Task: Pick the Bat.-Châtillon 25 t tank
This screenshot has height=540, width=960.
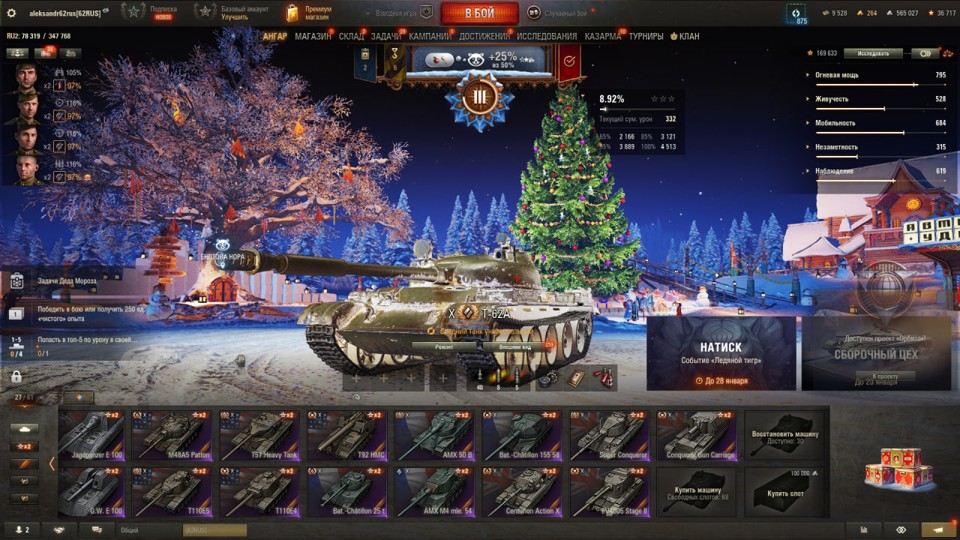Action: [x=345, y=492]
